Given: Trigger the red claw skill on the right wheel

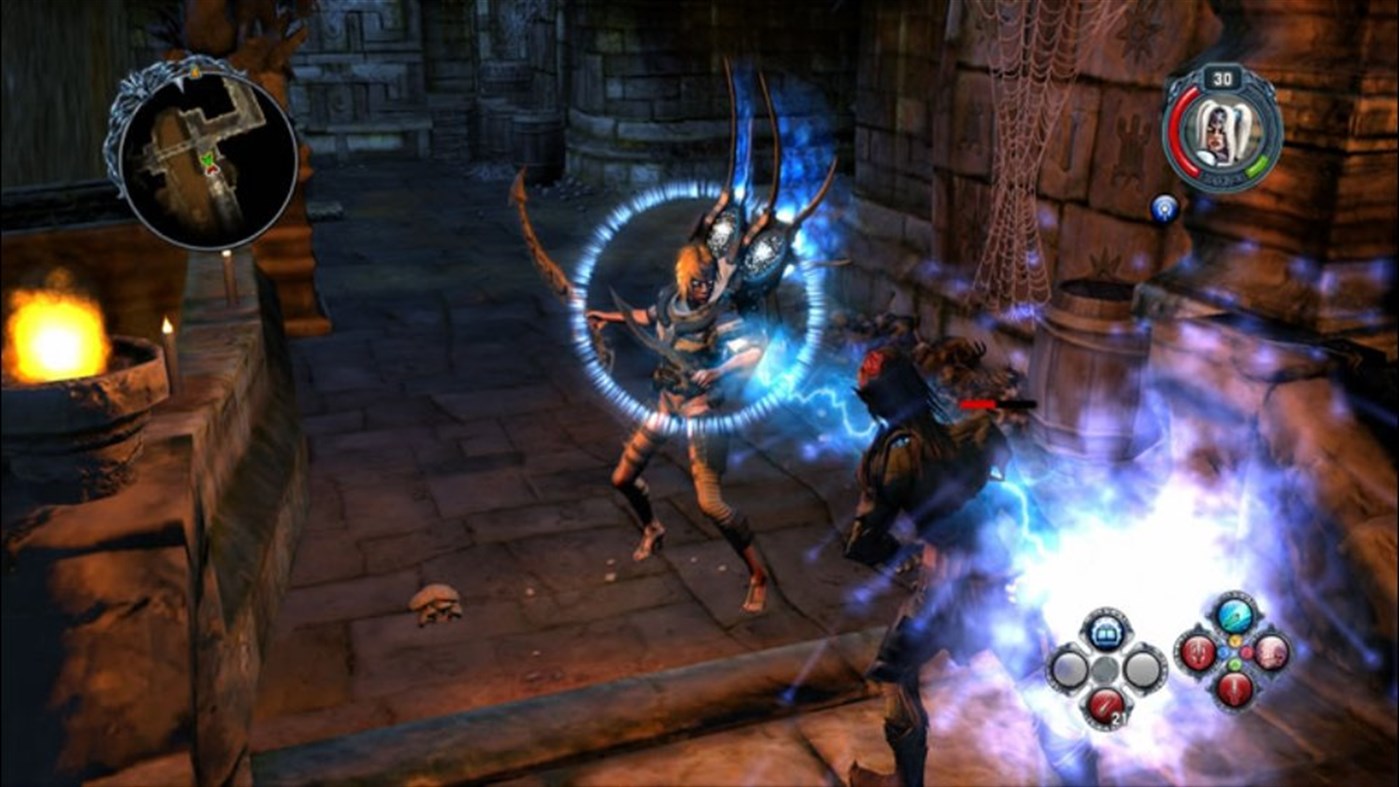Looking at the screenshot, I should tap(1197, 653).
